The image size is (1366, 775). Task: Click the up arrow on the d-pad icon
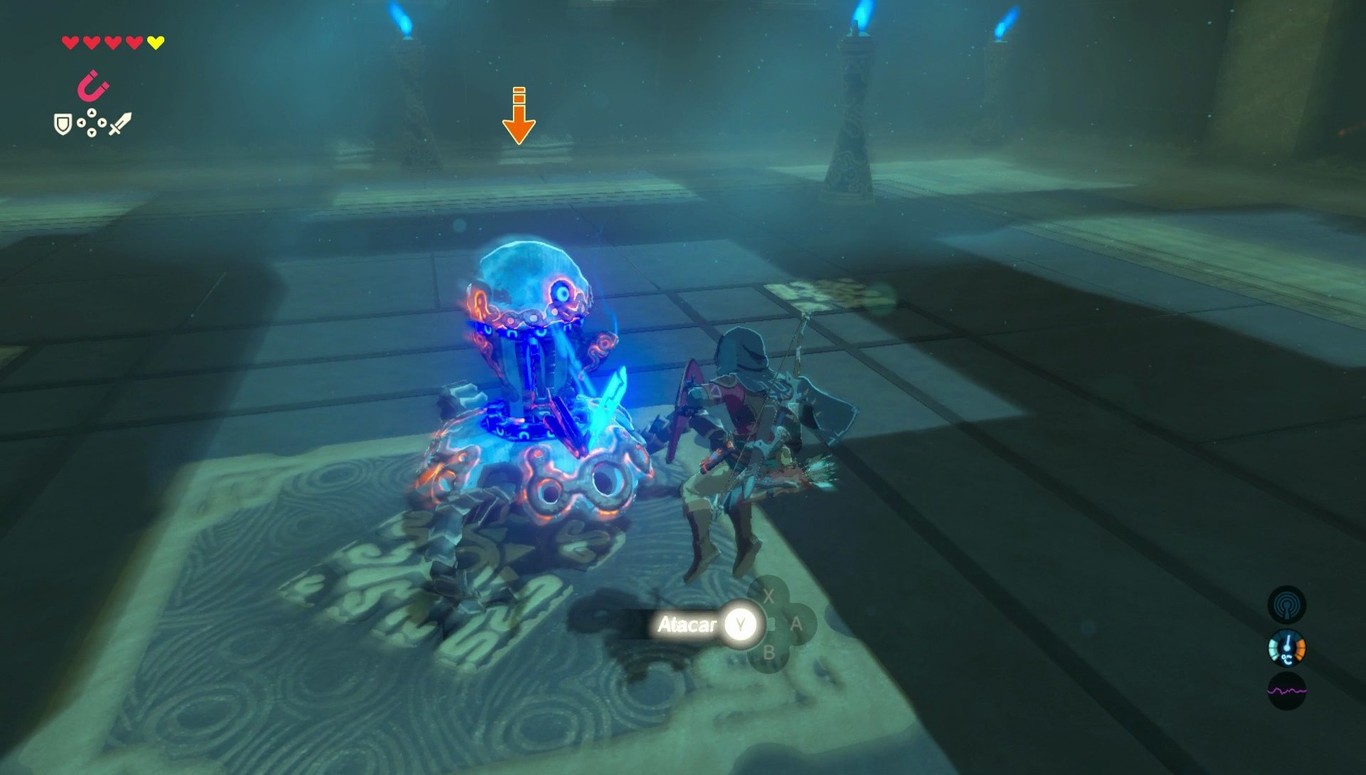[92, 113]
